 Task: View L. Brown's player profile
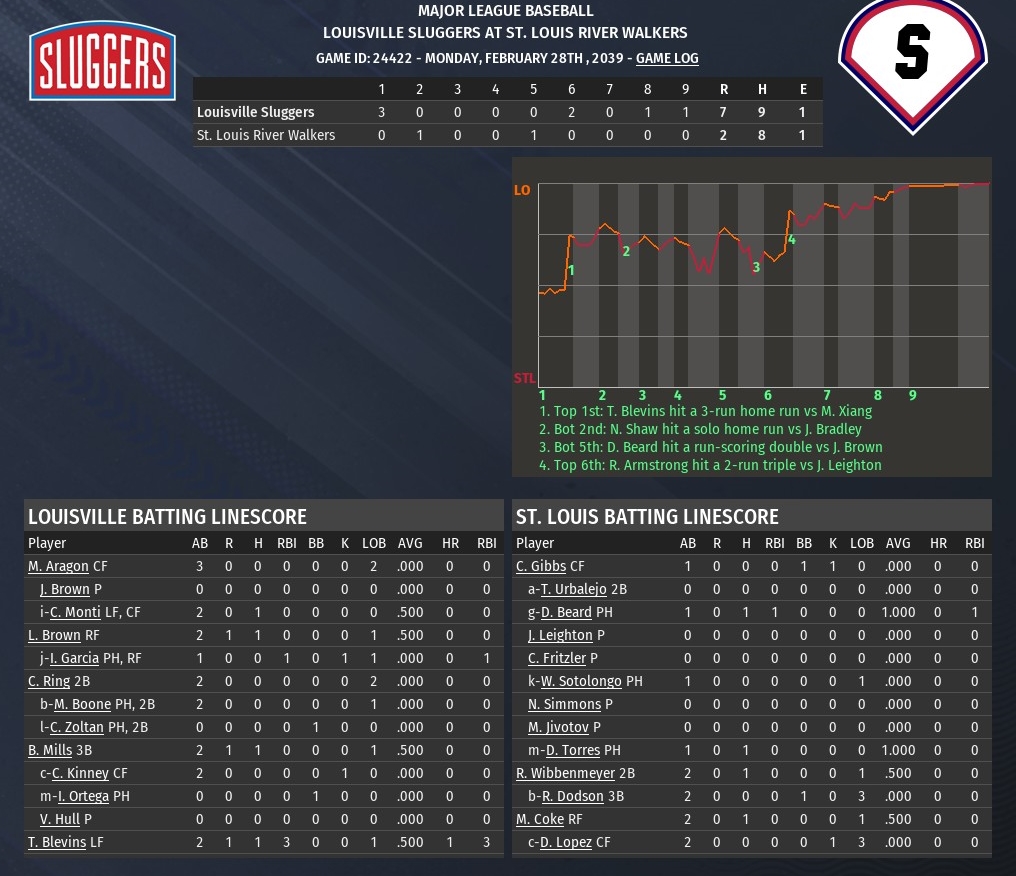click(54, 635)
